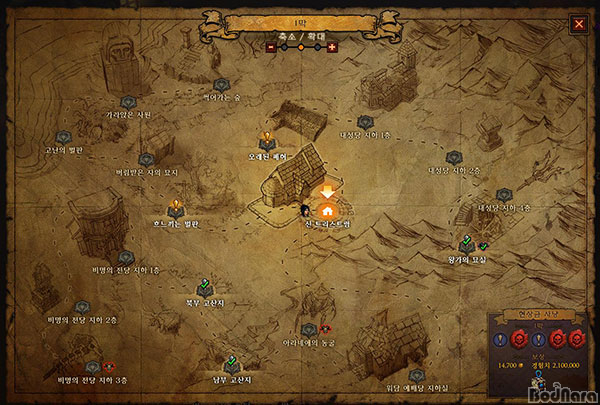Viewport: 600px width, 405px height.
Task: Click the minus zoom-out button
Action: [x=269, y=46]
